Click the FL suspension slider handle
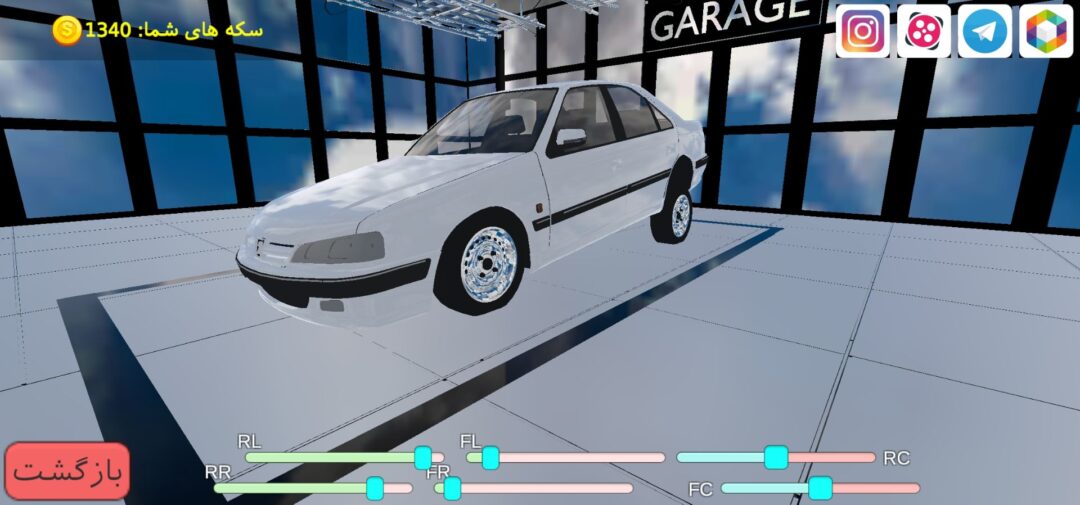 [x=490, y=457]
